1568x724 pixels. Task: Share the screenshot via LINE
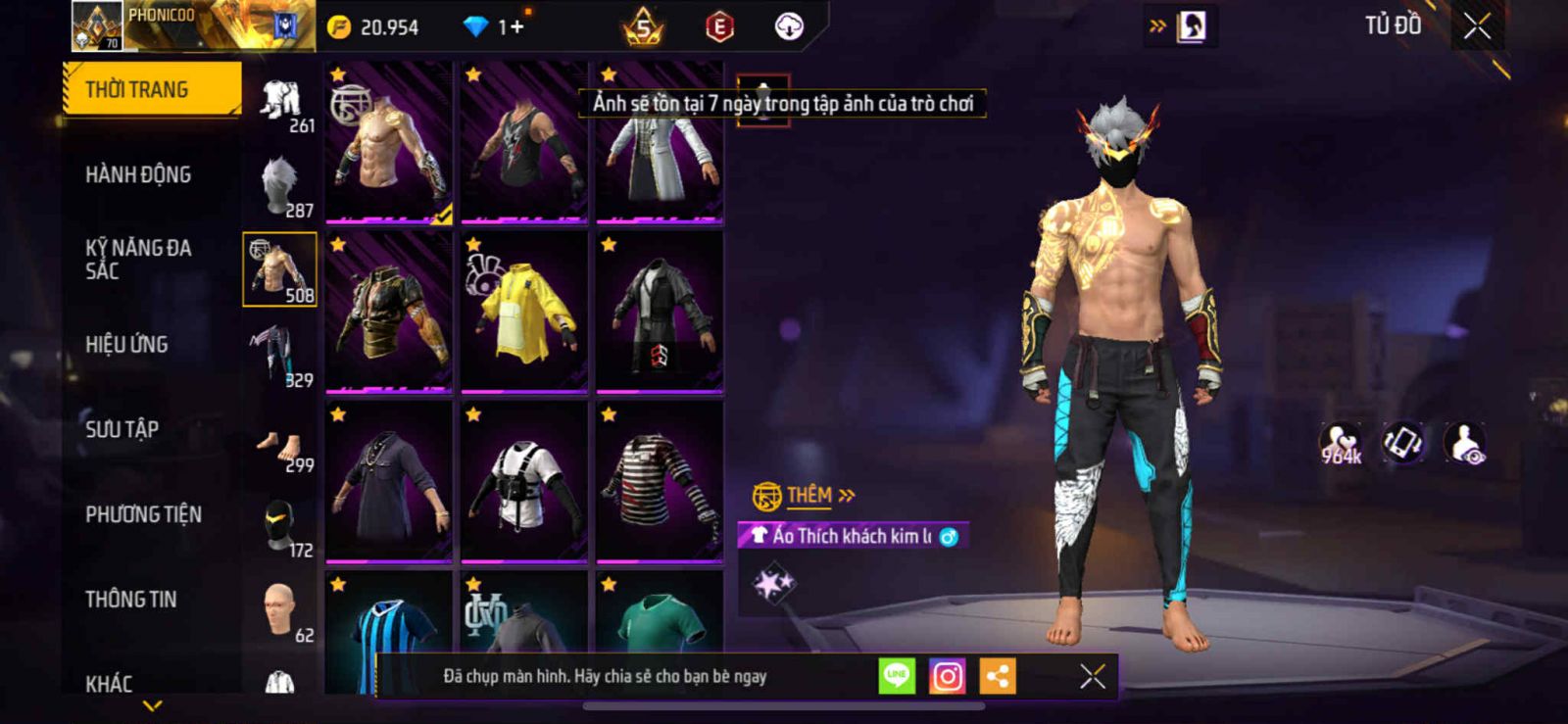[897, 676]
